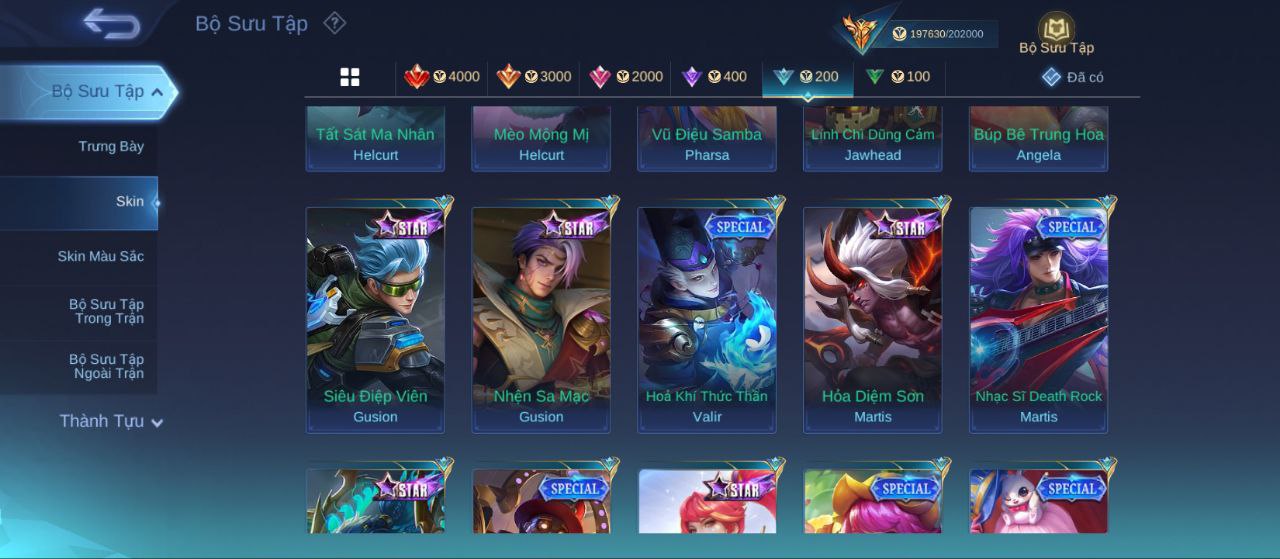Go back using the return arrow
Image resolution: width=1280 pixels, height=559 pixels.
coord(111,24)
